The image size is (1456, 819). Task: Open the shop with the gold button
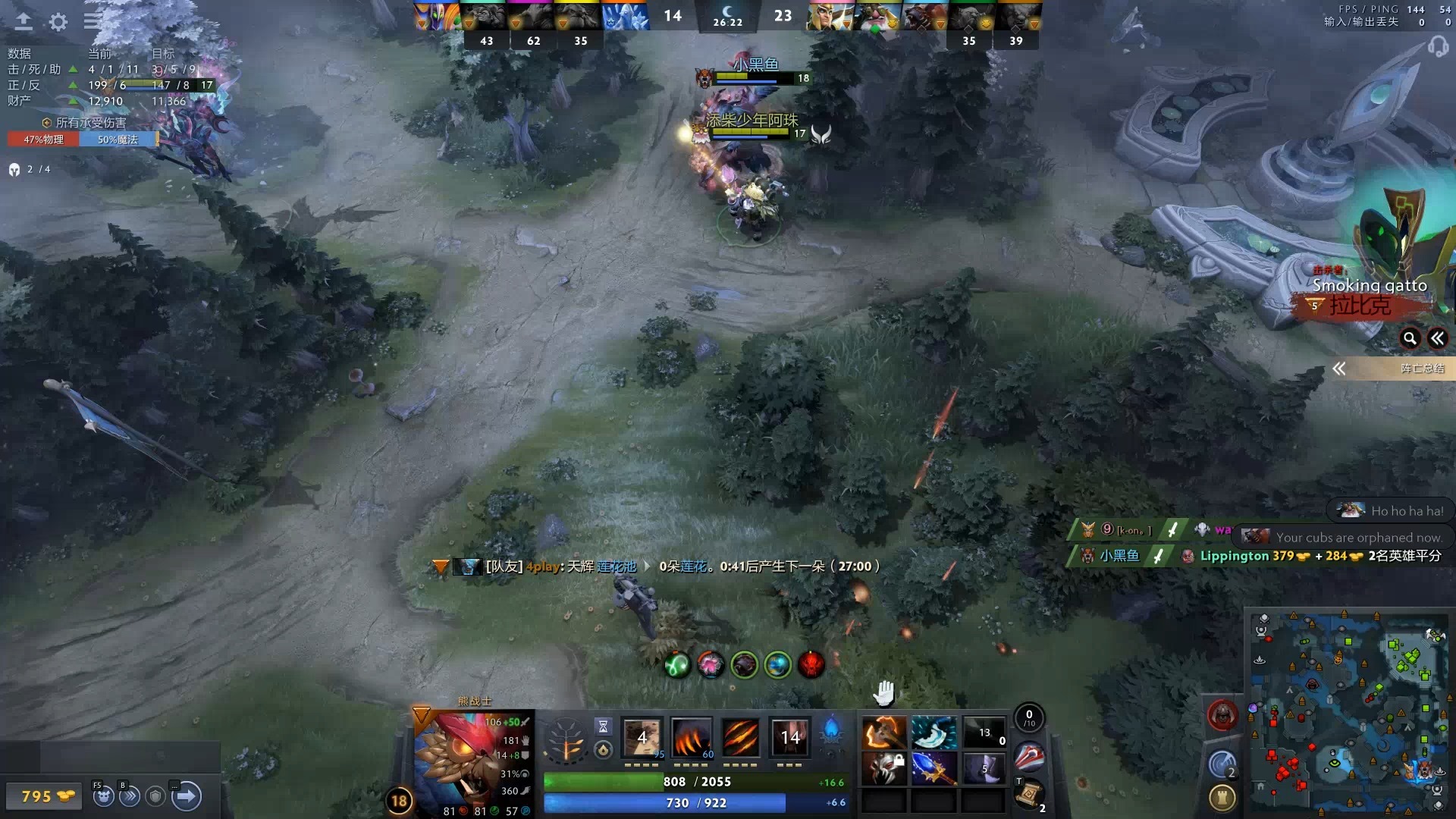(x=43, y=796)
